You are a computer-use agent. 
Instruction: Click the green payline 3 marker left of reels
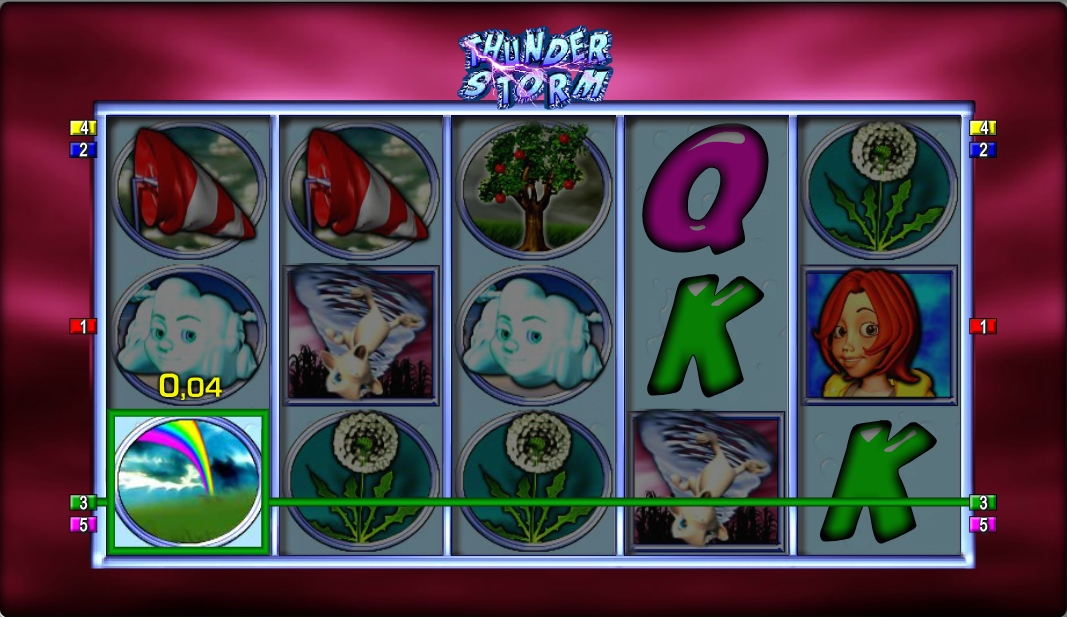click(83, 503)
